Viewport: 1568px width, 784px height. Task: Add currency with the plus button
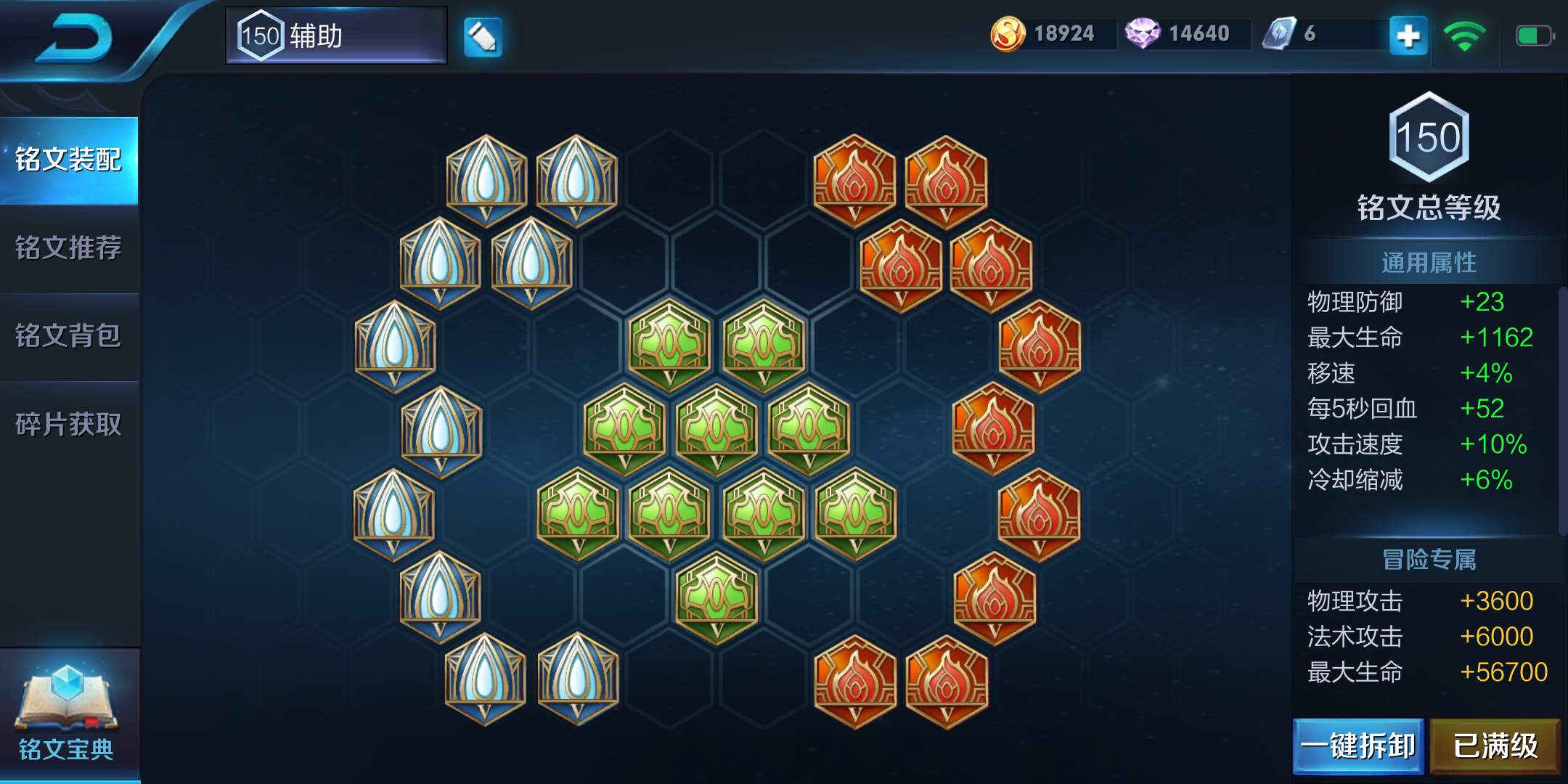(1408, 36)
